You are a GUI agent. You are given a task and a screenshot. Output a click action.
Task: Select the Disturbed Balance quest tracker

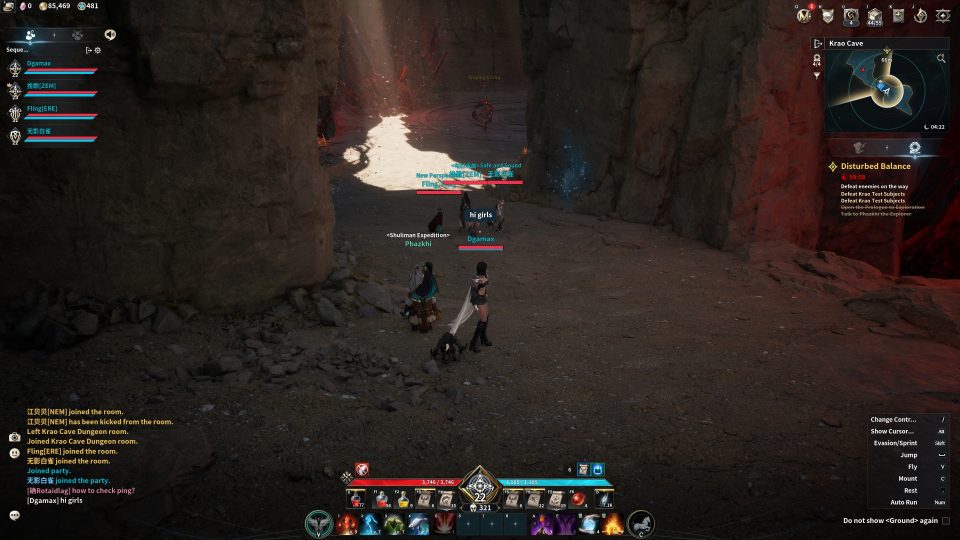click(875, 166)
